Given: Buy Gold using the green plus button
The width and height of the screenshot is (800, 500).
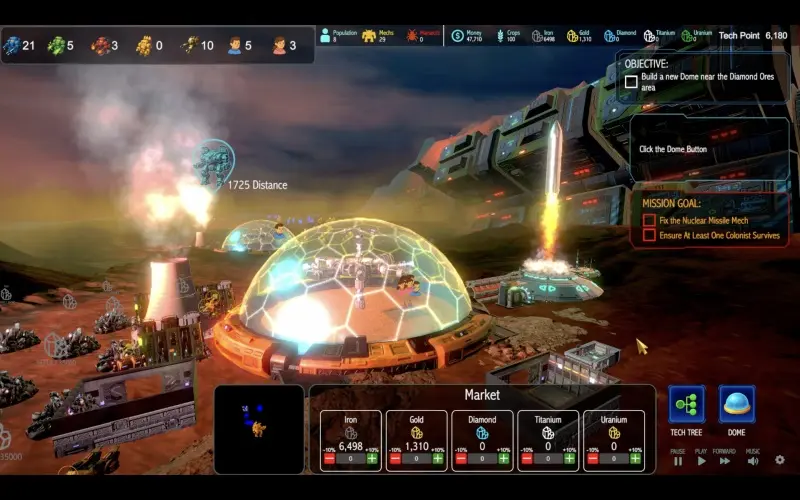Looking at the screenshot, I should (438, 459).
